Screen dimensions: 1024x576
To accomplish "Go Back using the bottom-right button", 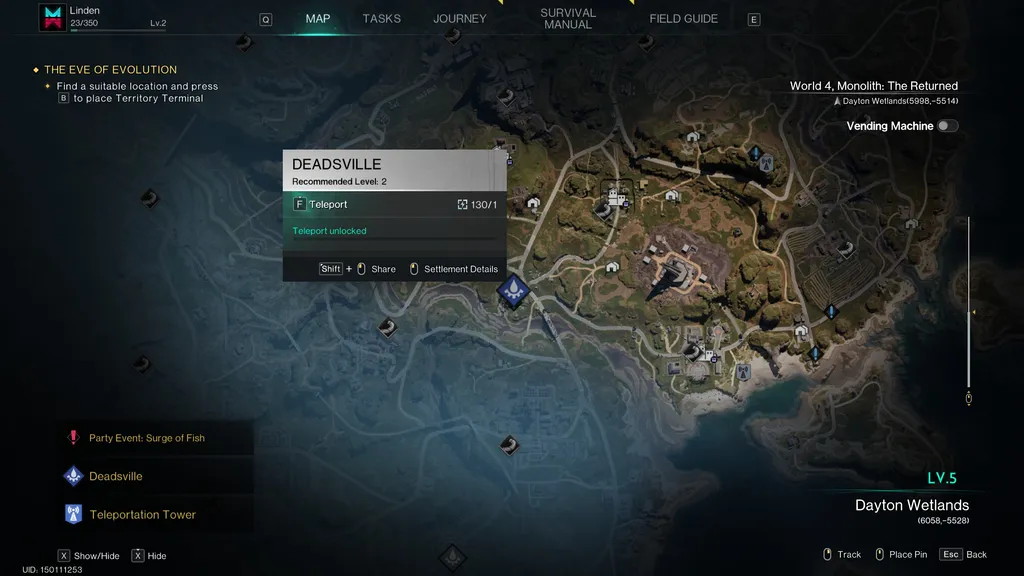I will click(x=964, y=554).
